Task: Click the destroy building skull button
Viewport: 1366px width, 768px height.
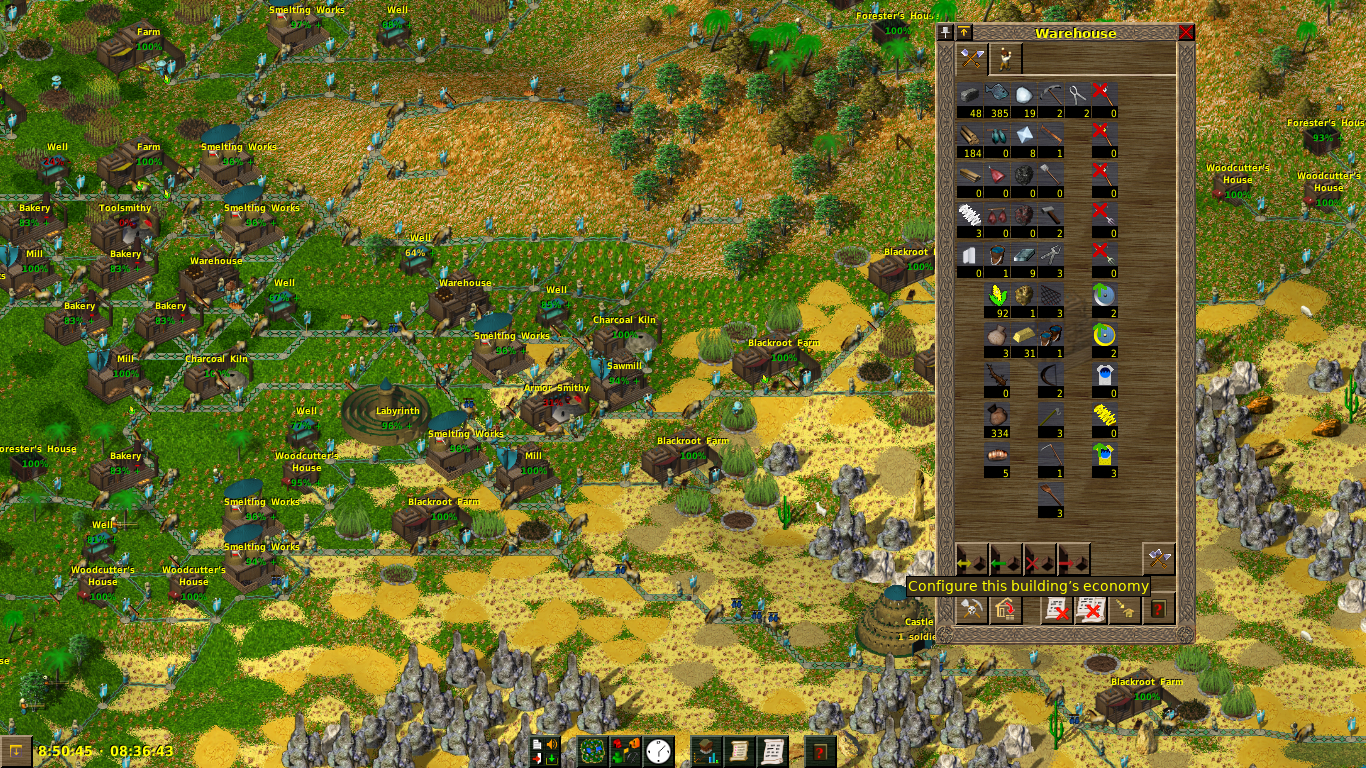Action: point(971,609)
